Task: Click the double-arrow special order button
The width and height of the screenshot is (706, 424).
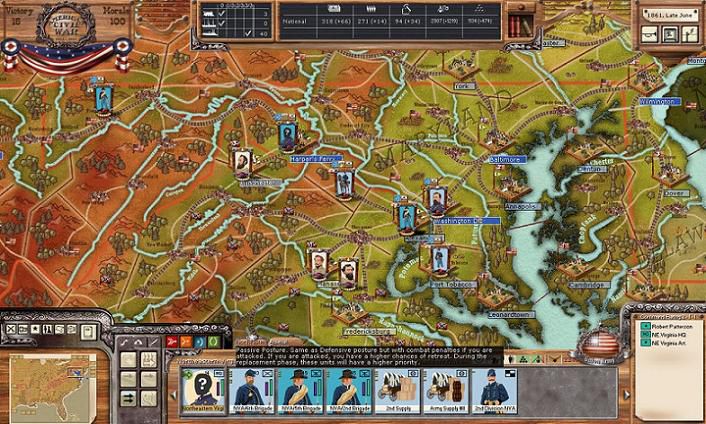Action: point(128,398)
